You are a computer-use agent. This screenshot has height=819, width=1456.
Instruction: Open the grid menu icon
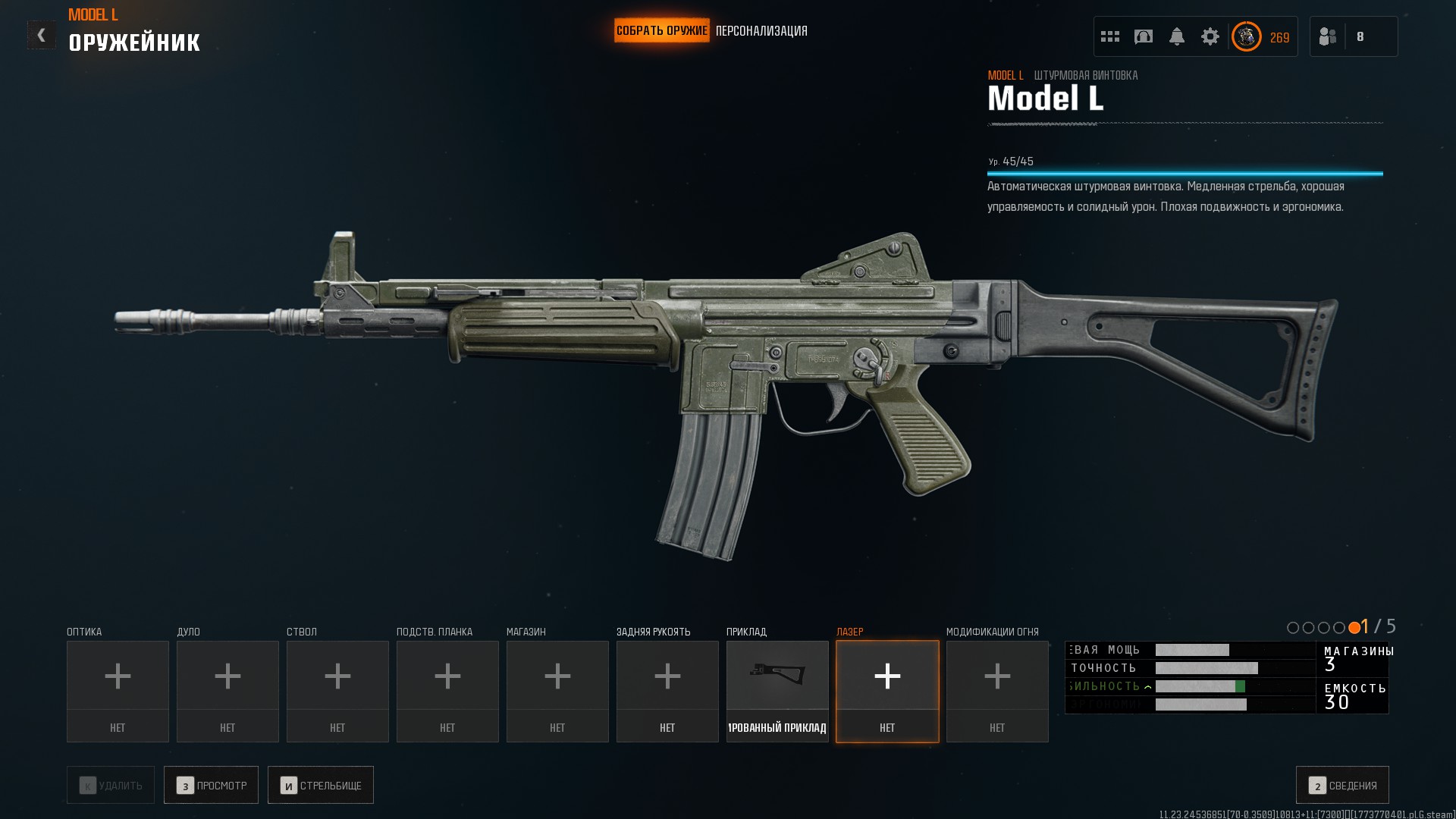[1109, 36]
